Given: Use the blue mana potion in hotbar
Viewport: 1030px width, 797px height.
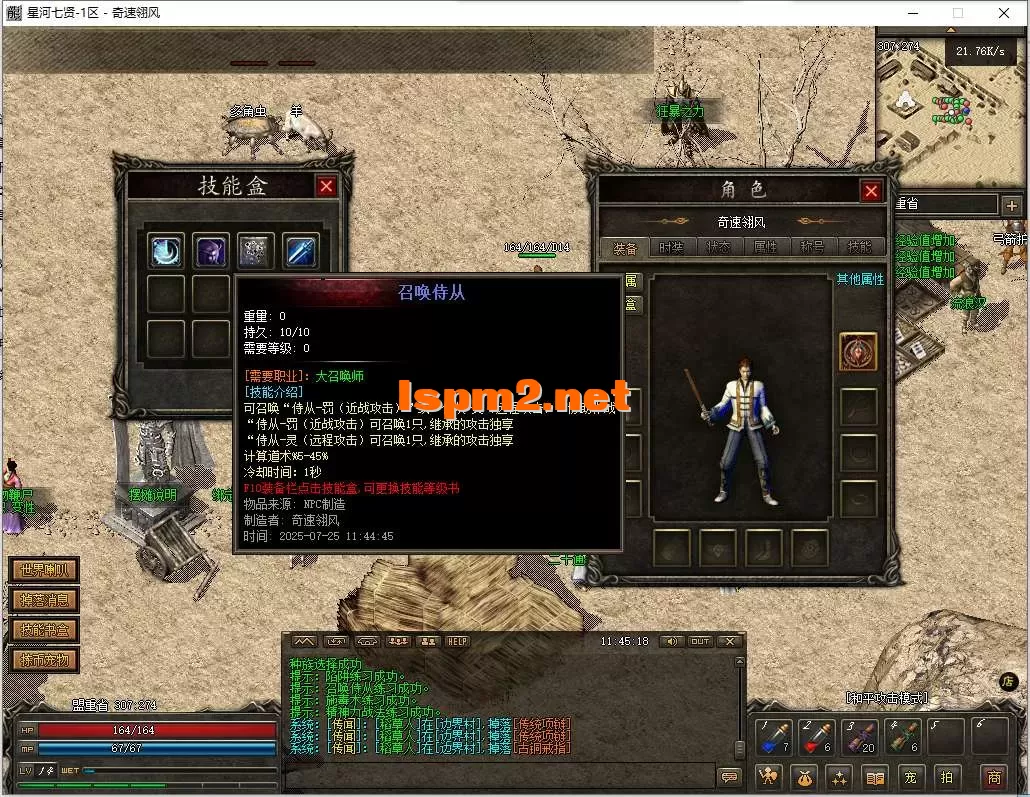Looking at the screenshot, I should coord(774,738).
